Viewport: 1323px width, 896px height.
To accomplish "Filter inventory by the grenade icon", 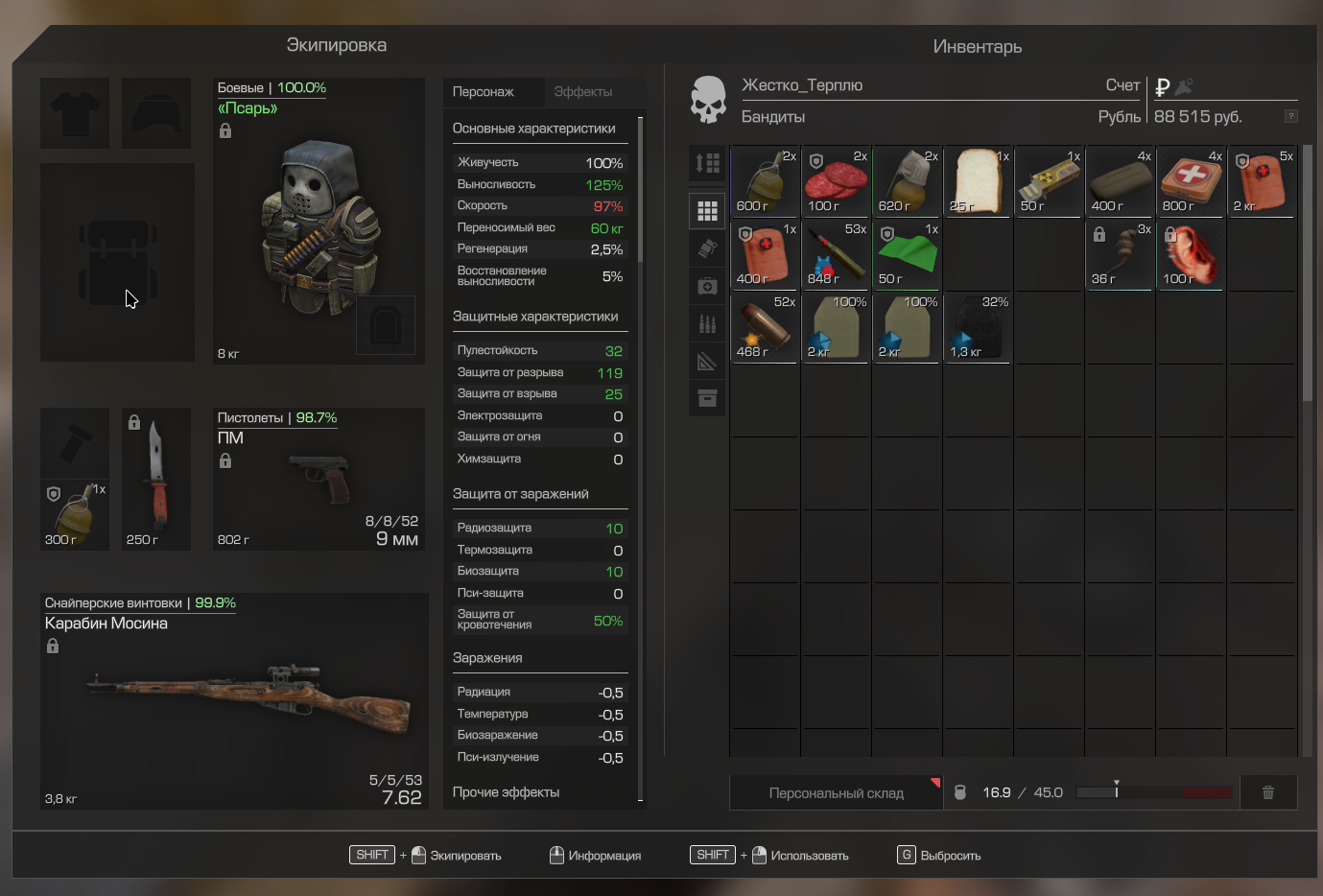I will tap(707, 248).
